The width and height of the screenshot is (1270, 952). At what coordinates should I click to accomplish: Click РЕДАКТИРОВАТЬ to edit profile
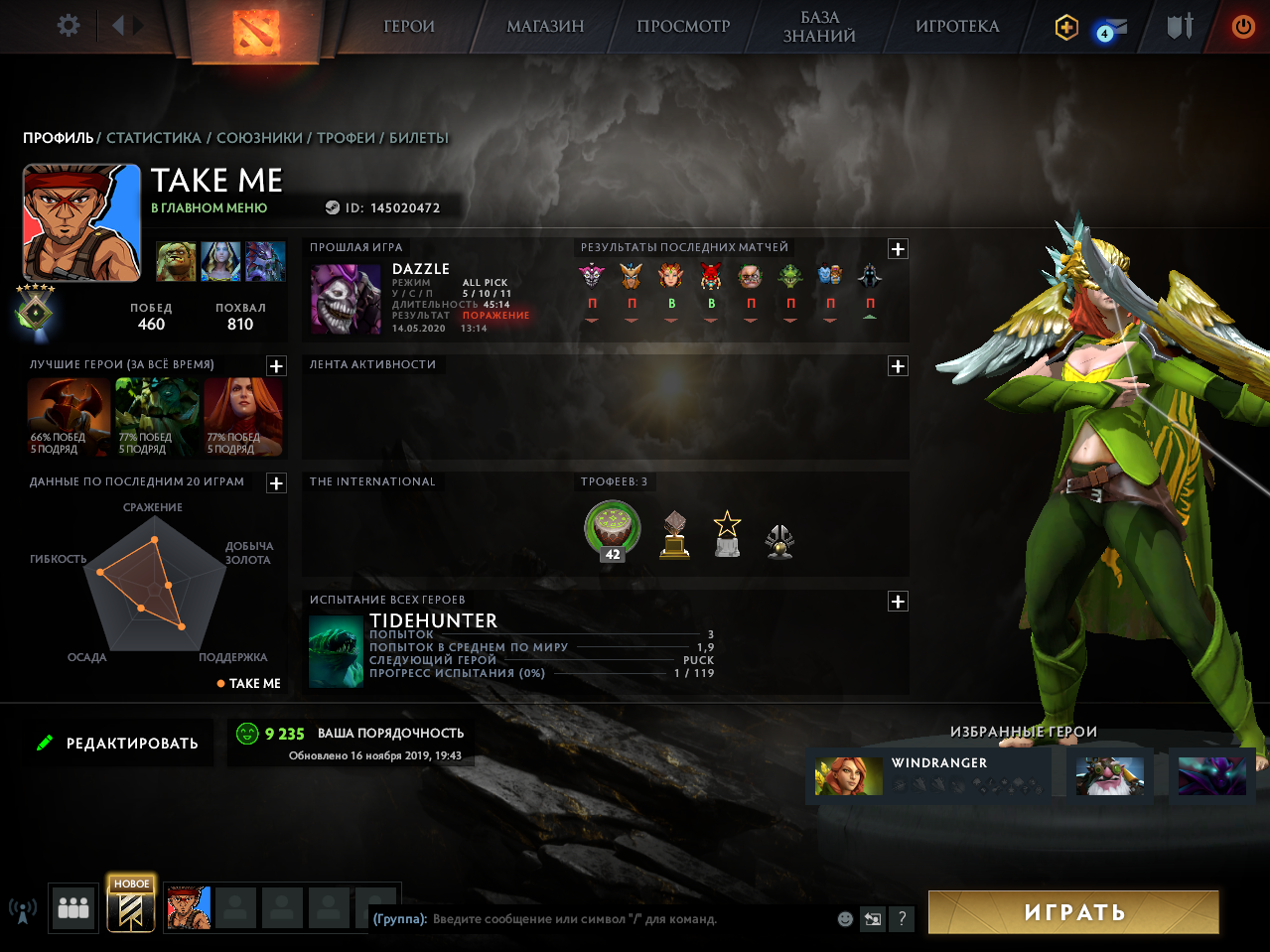pos(119,744)
